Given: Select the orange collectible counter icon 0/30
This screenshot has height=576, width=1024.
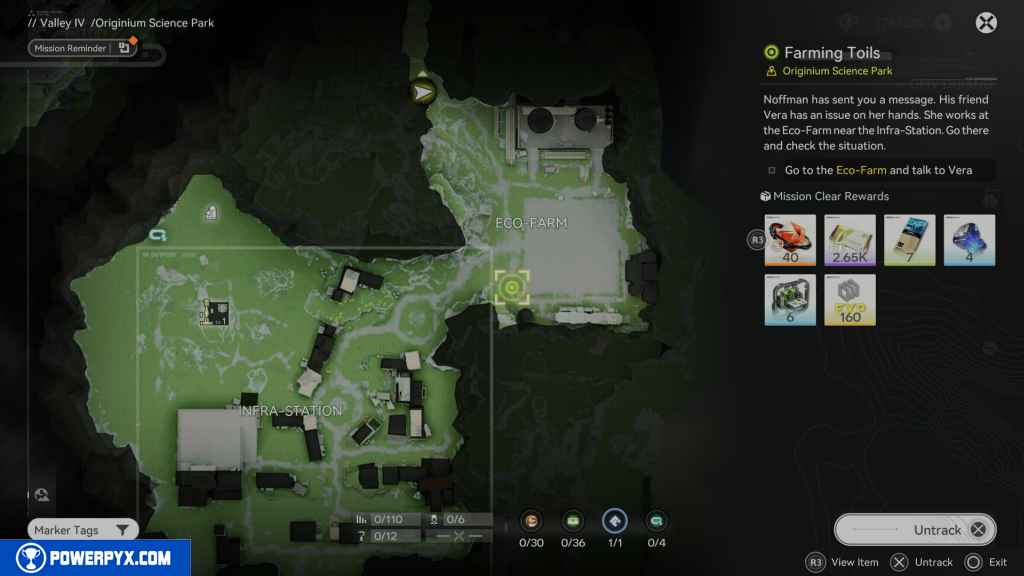Looking at the screenshot, I should coord(532,521).
